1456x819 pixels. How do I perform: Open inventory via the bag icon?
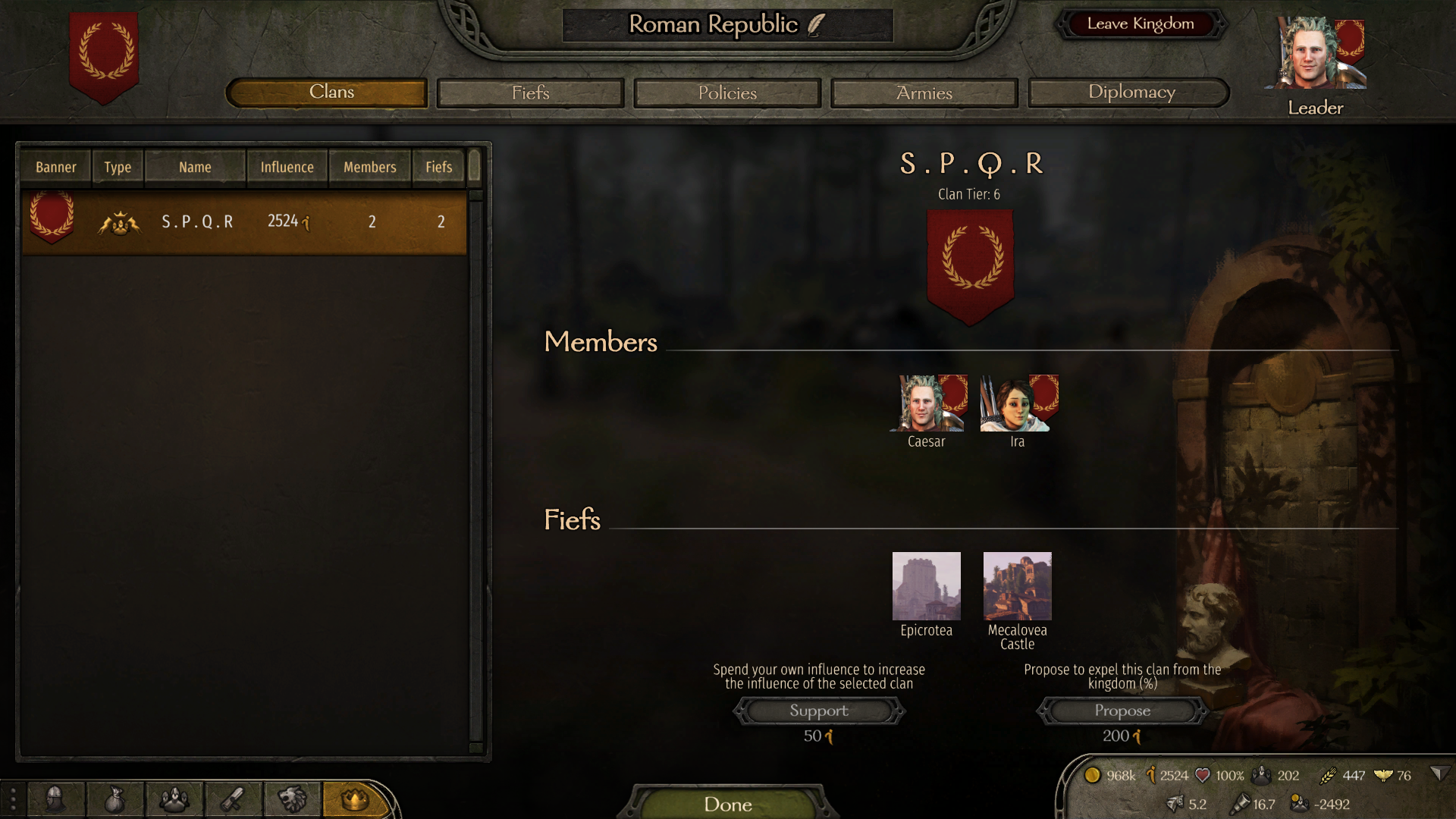pos(115,799)
